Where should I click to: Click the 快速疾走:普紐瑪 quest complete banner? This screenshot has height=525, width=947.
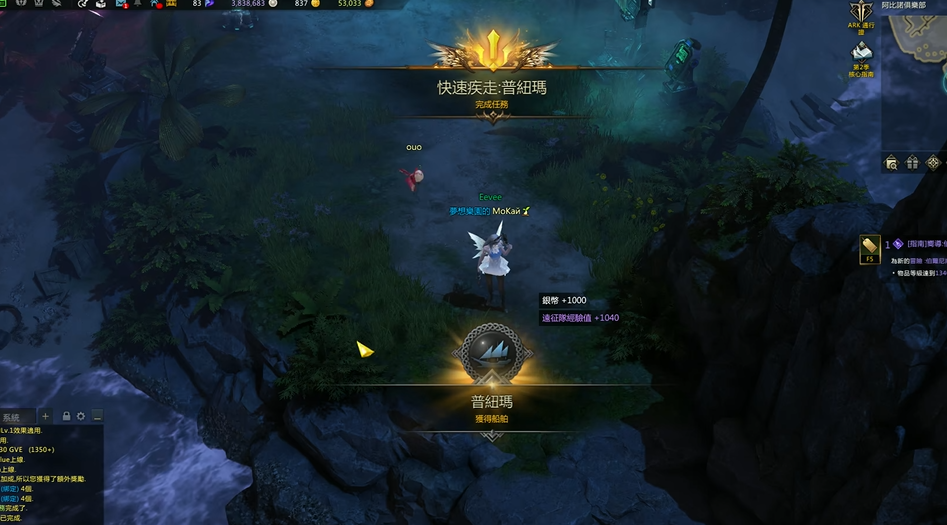coord(491,88)
